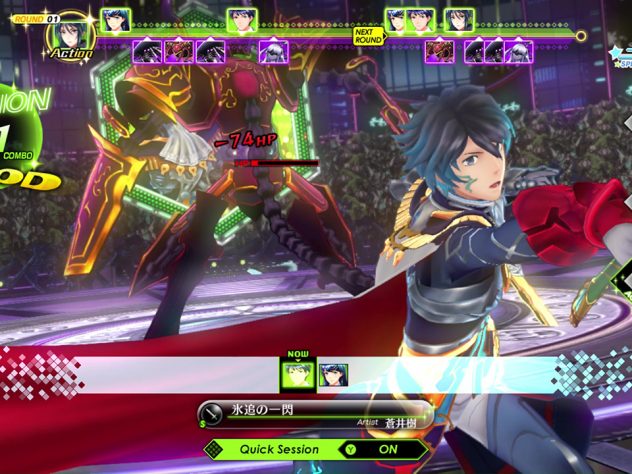632x474 pixels.
Task: Select the red enemy icon before Next Round
Action: (x=180, y=50)
